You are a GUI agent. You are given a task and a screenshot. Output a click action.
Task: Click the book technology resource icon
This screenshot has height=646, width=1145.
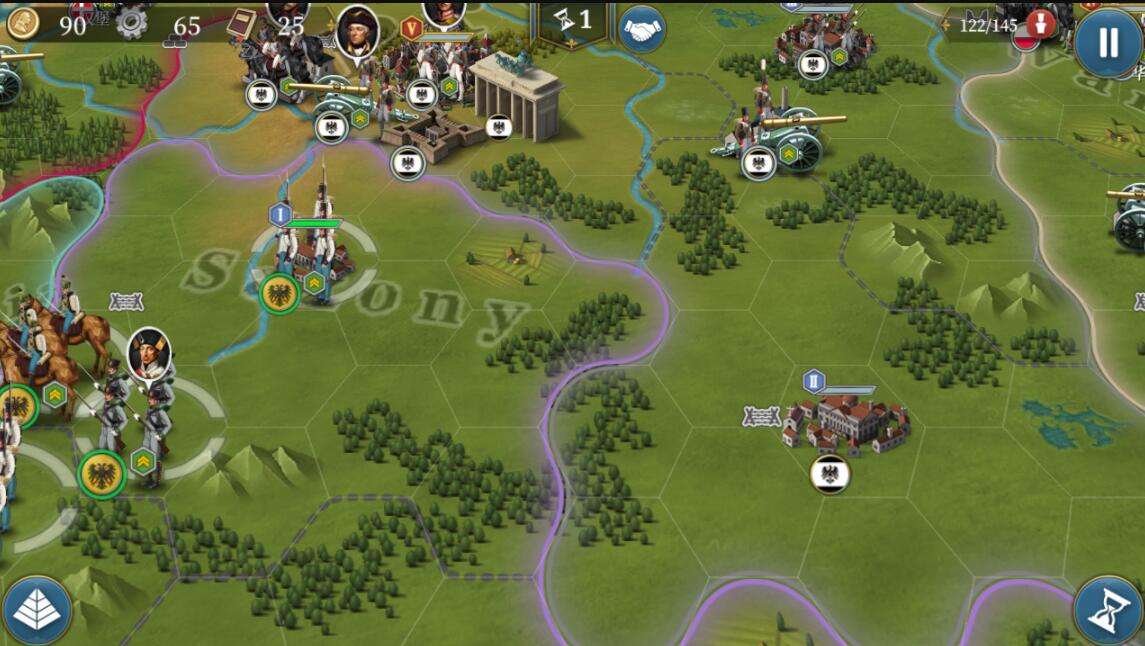tap(241, 23)
